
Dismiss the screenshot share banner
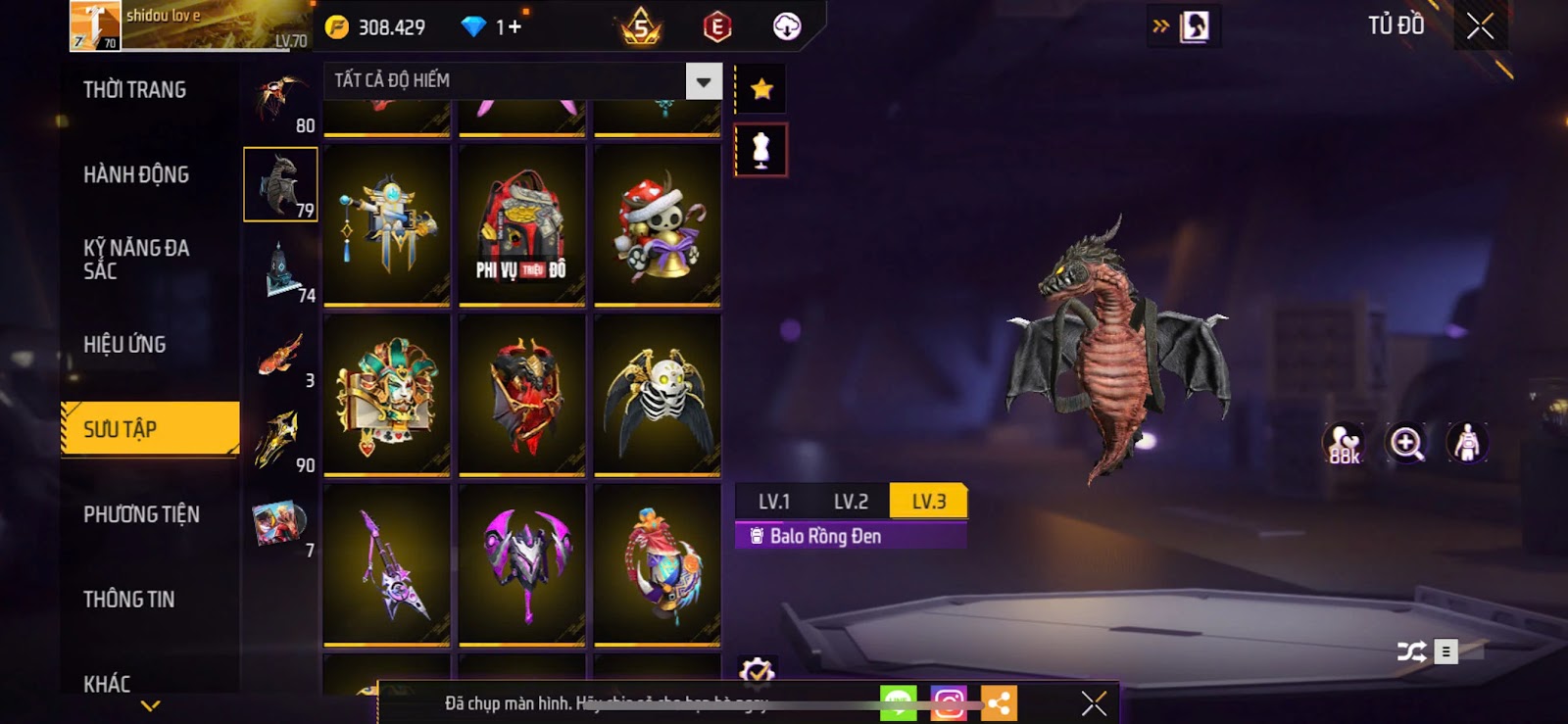click(1094, 702)
